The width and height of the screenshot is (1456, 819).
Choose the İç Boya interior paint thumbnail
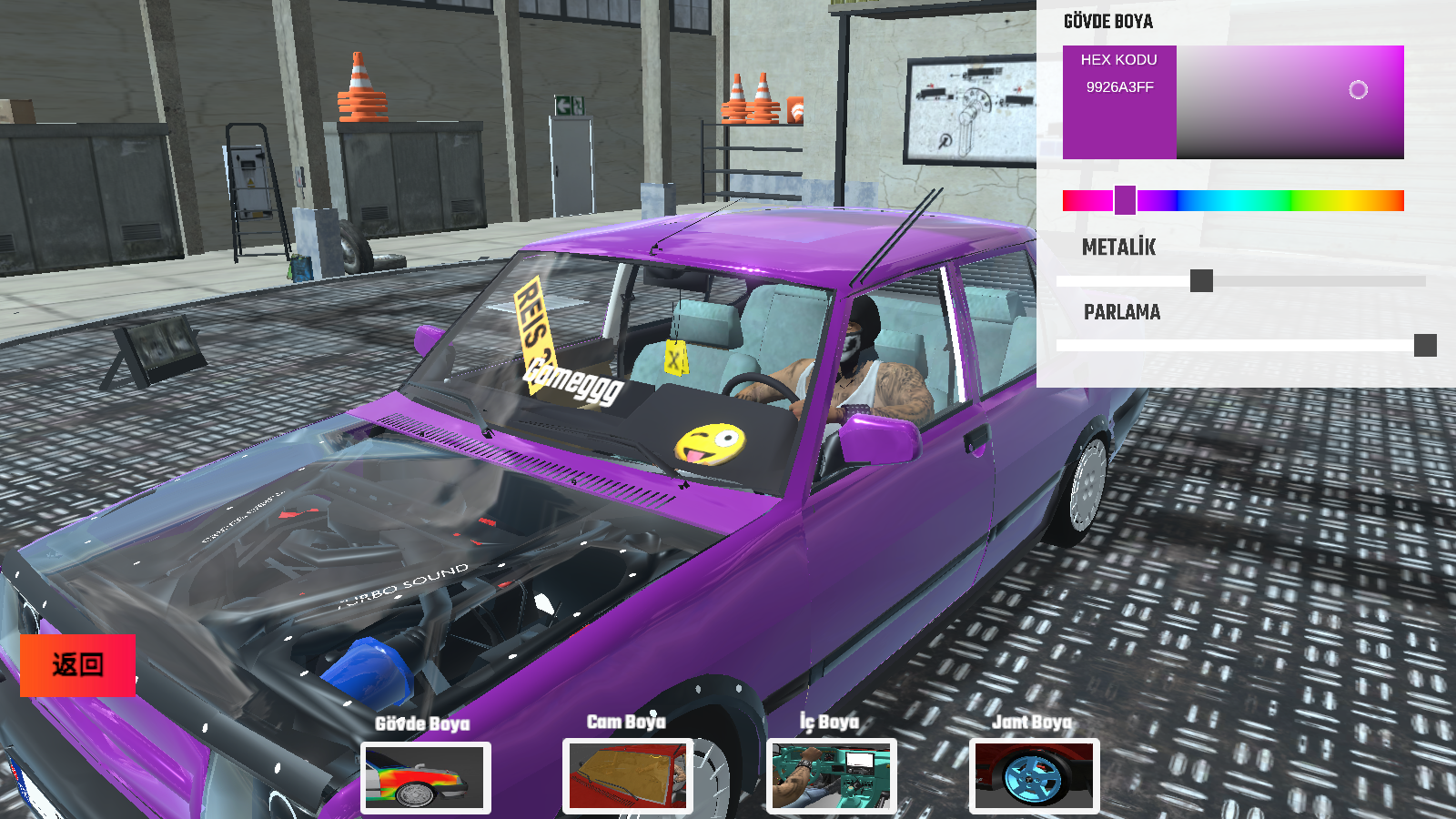tap(832, 776)
